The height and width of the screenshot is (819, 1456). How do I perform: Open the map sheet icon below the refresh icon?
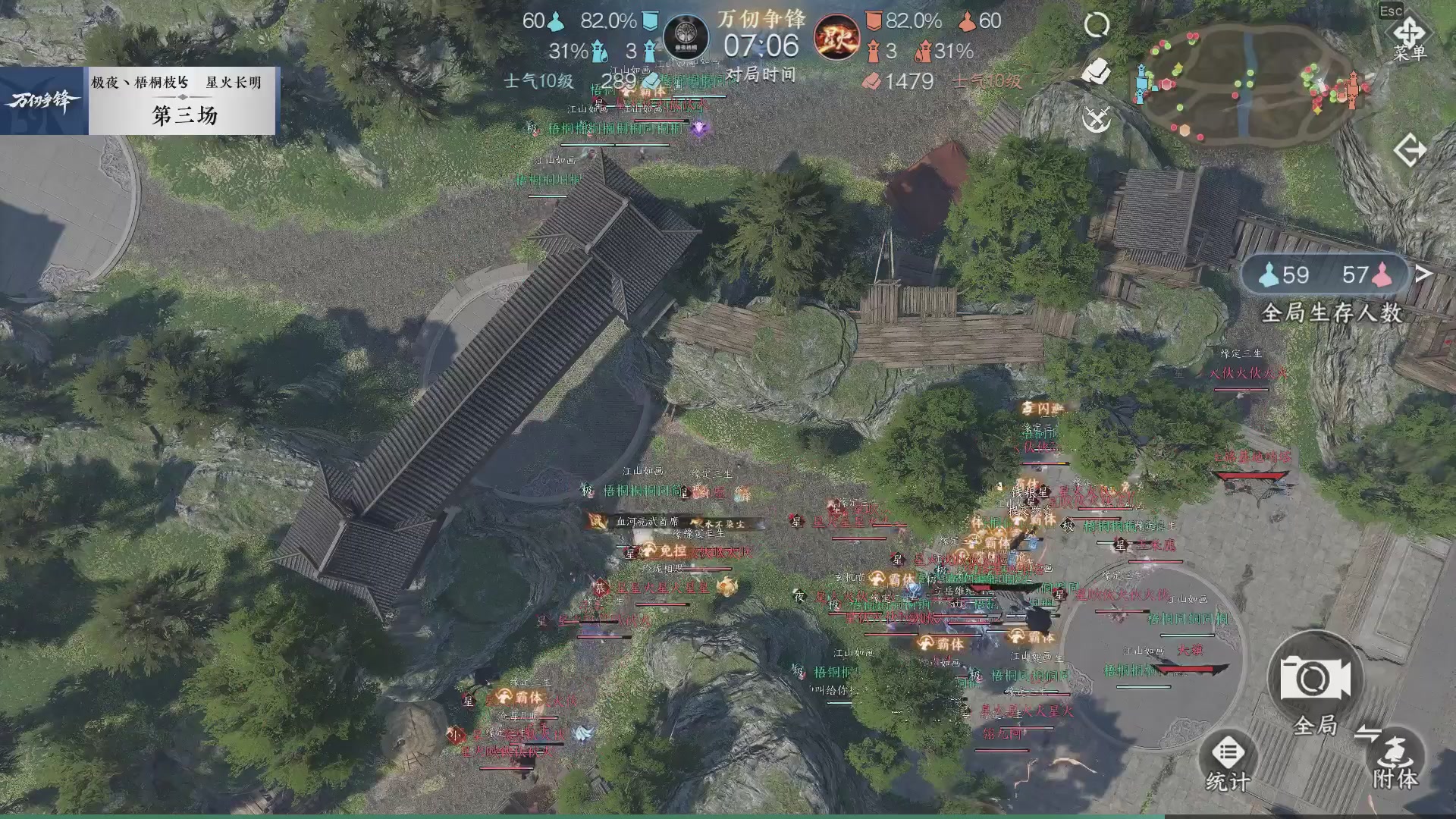(x=1097, y=68)
